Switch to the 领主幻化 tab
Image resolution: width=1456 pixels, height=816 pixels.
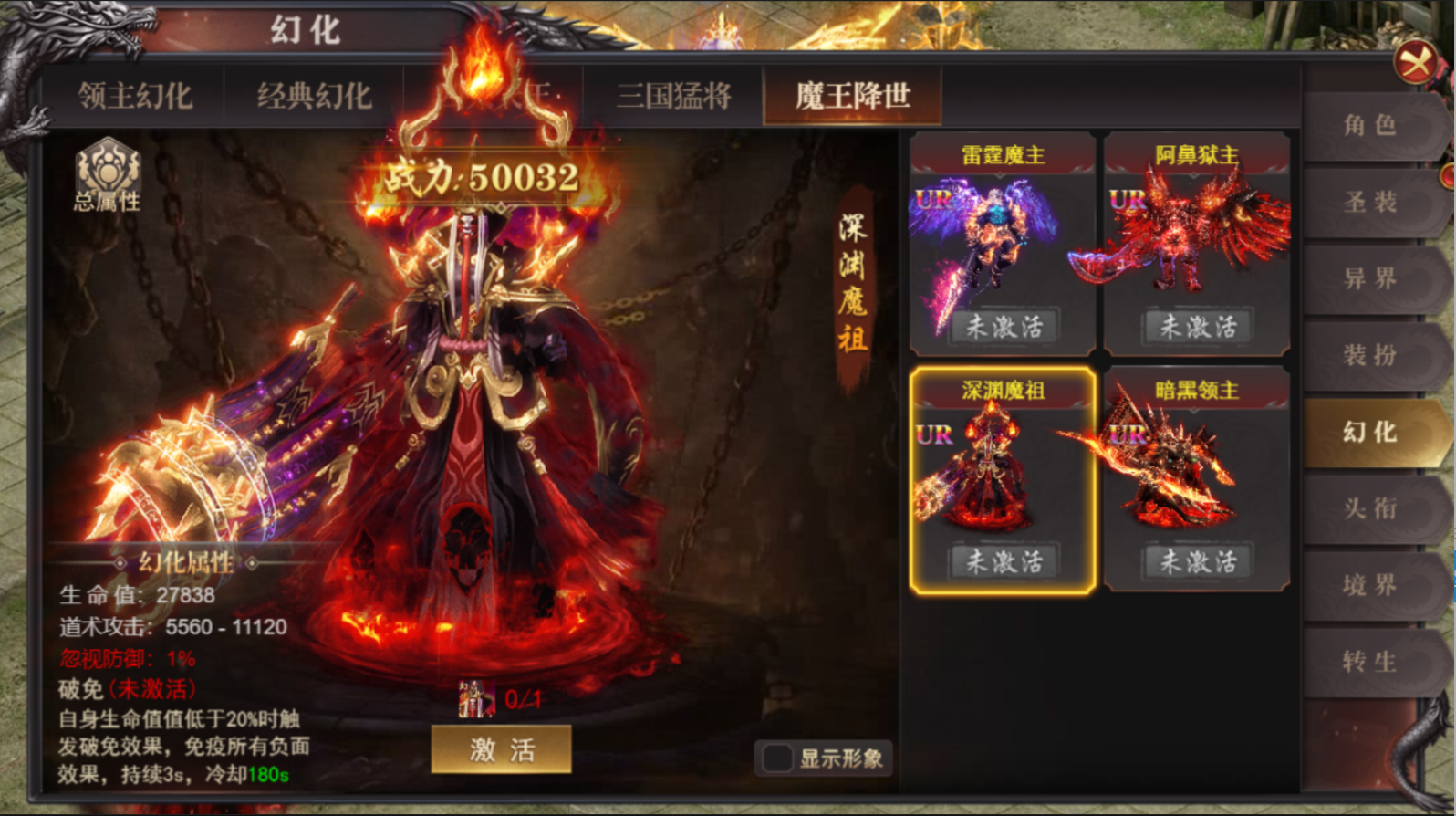135,96
